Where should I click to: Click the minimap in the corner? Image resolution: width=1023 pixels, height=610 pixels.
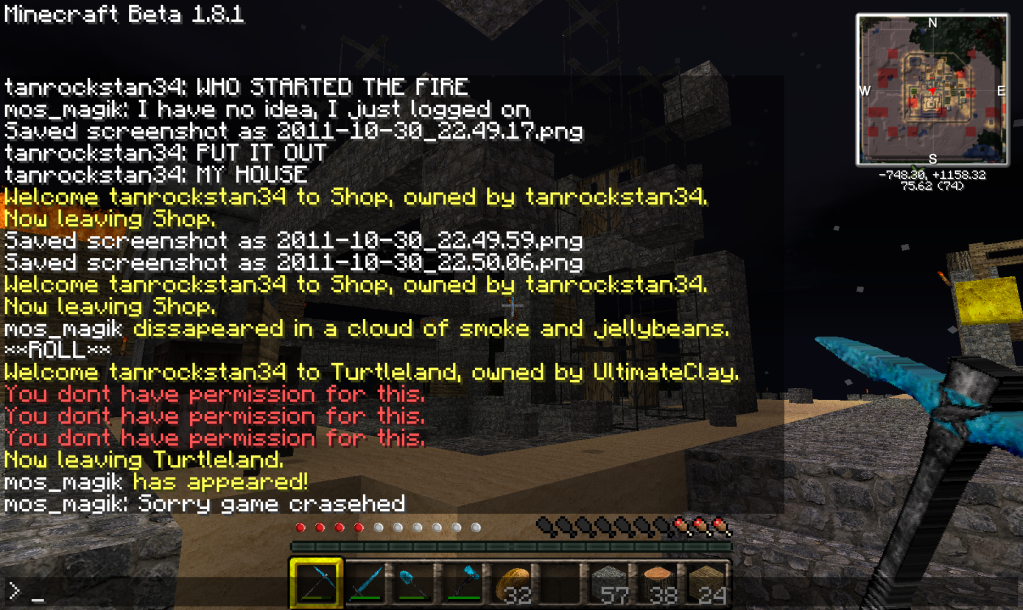932,90
